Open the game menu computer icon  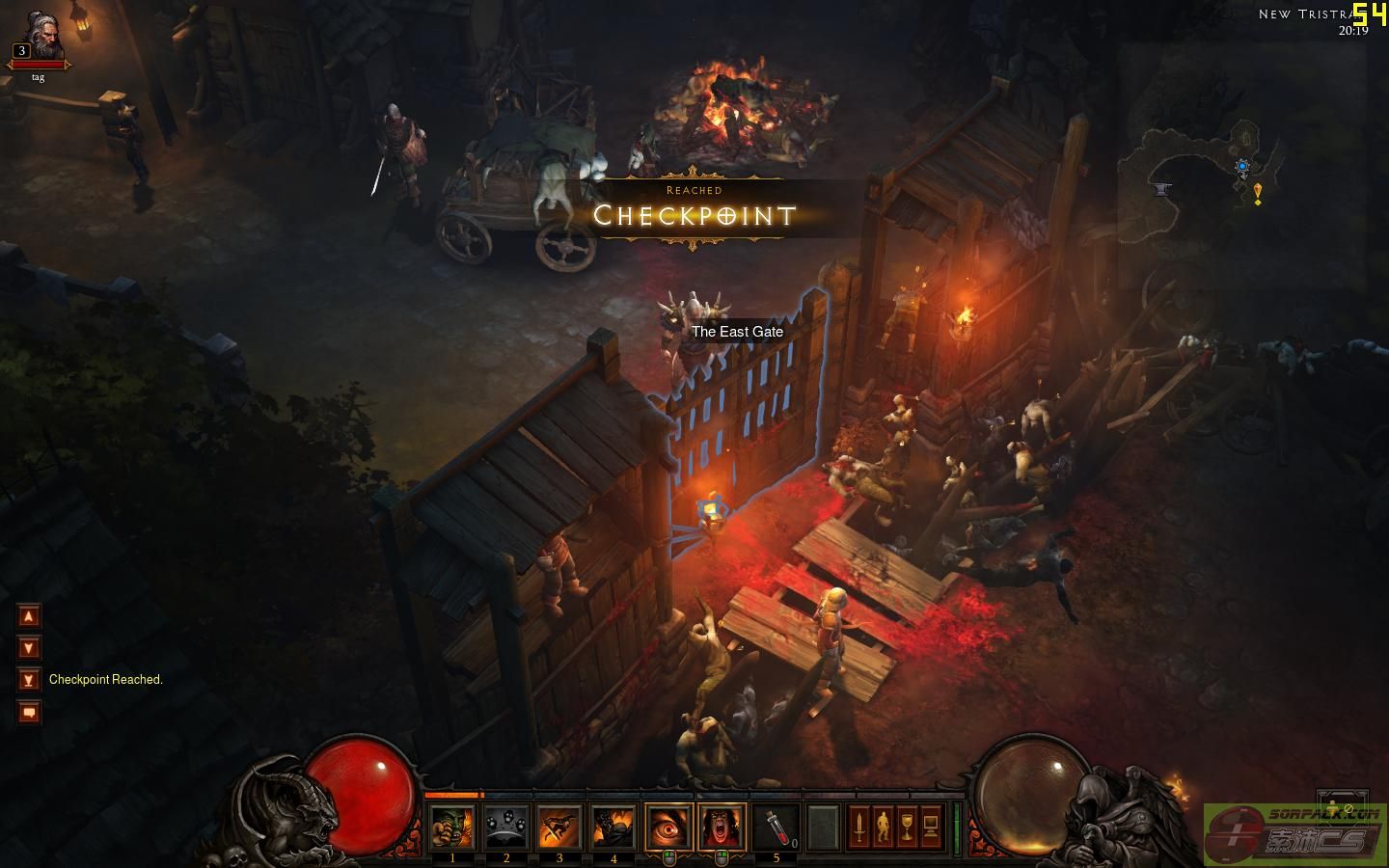click(x=931, y=827)
